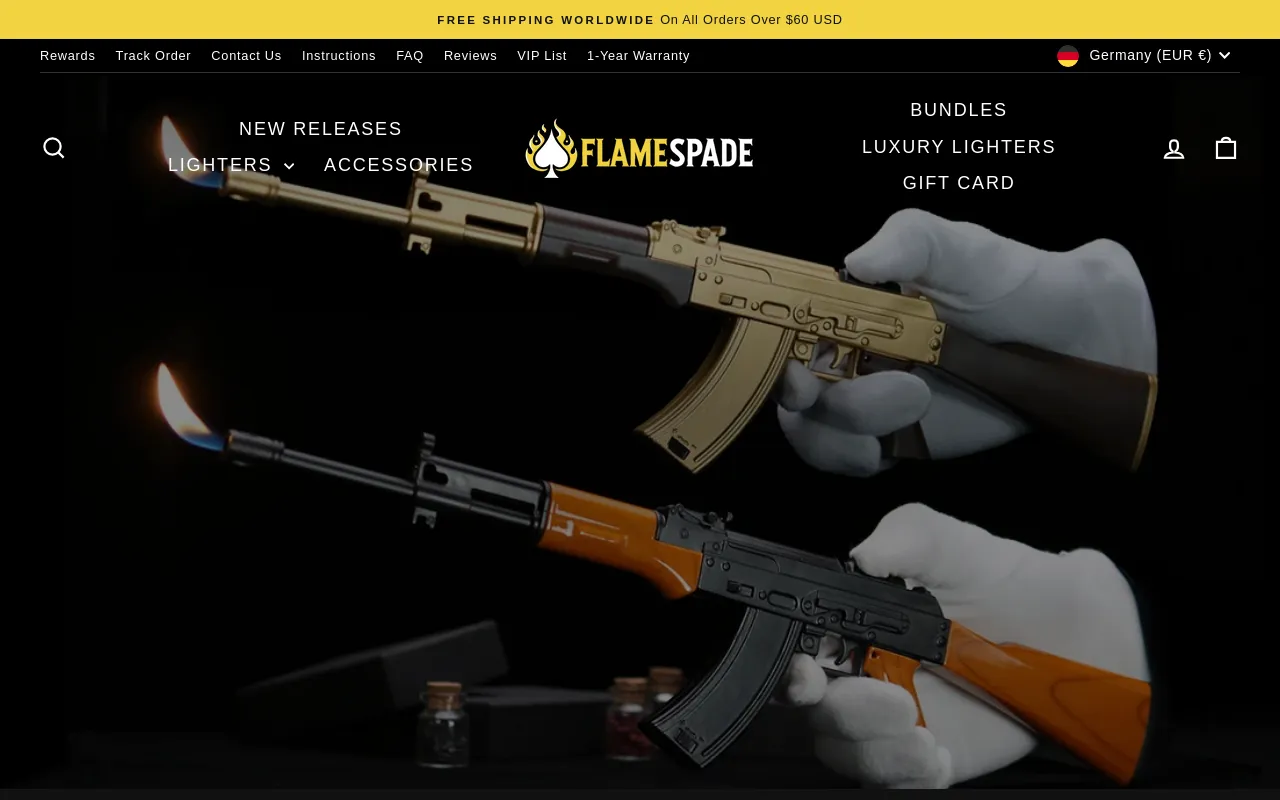Click the FlameSpade logo
Viewport: 1280px width, 800px height.
pos(640,149)
